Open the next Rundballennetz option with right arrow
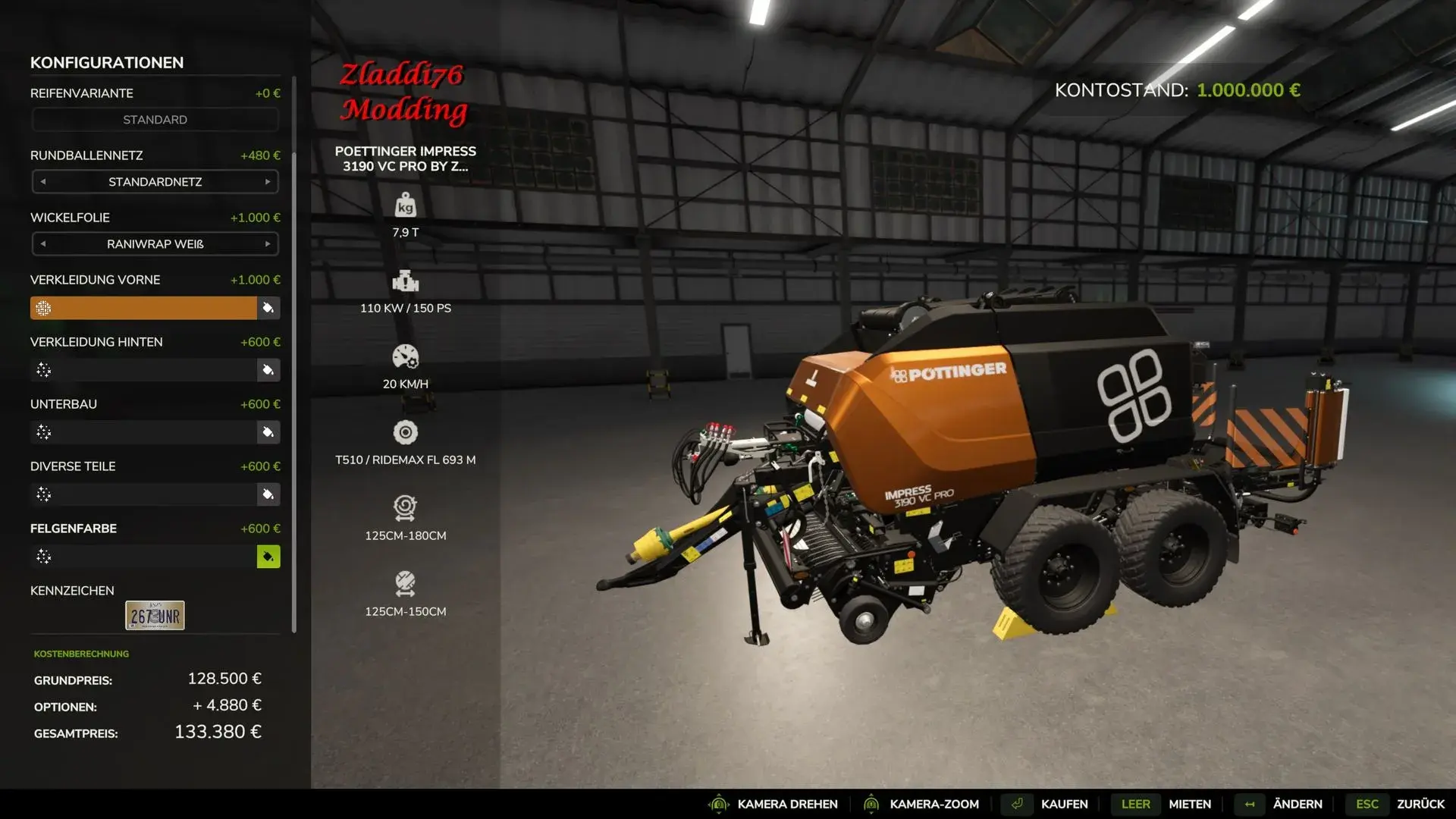Image resolution: width=1456 pixels, height=819 pixels. click(267, 182)
